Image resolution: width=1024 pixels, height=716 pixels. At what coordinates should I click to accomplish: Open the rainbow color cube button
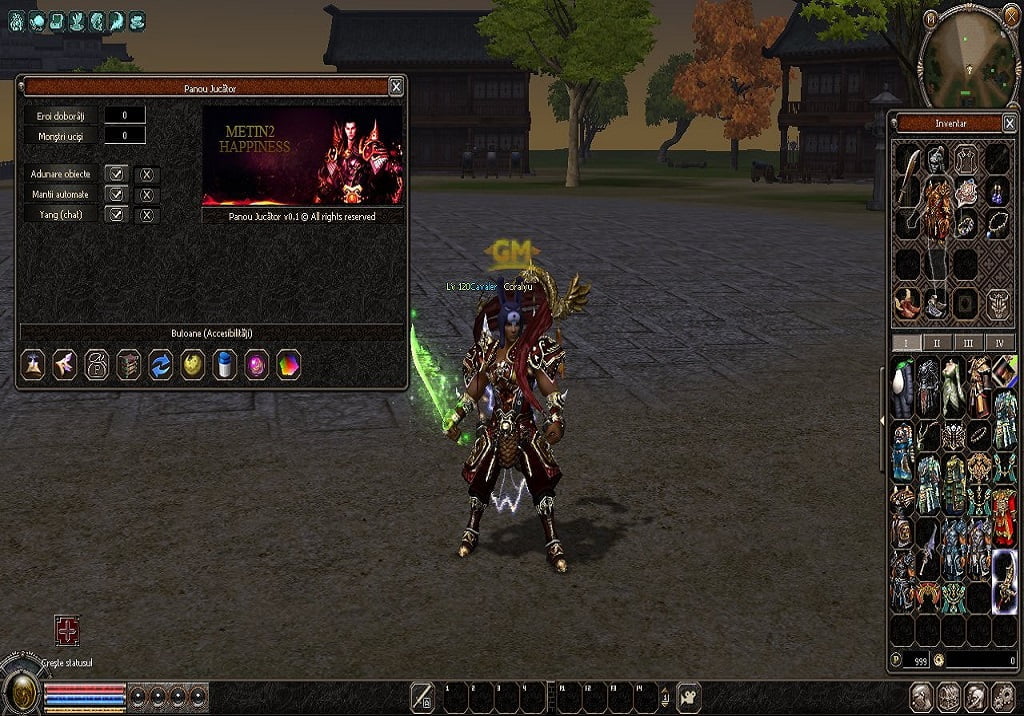tap(288, 364)
